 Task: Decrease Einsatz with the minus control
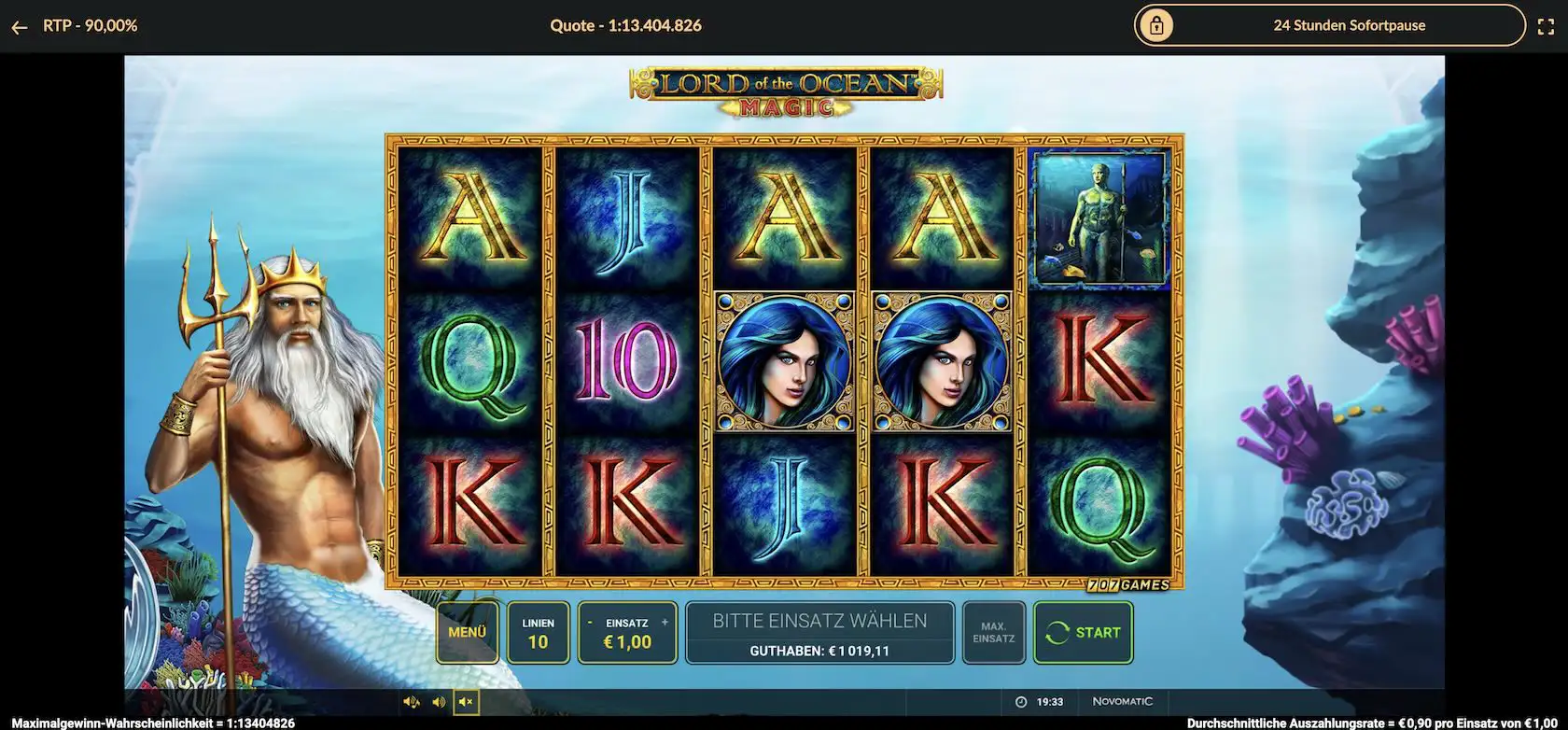coord(589,621)
